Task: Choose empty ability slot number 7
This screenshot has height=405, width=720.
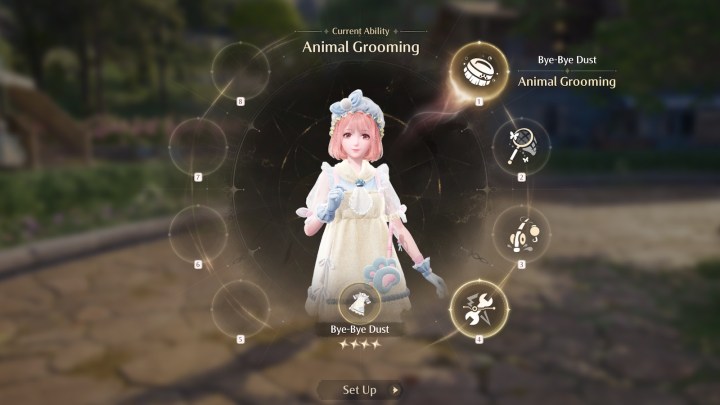Action: [198, 146]
